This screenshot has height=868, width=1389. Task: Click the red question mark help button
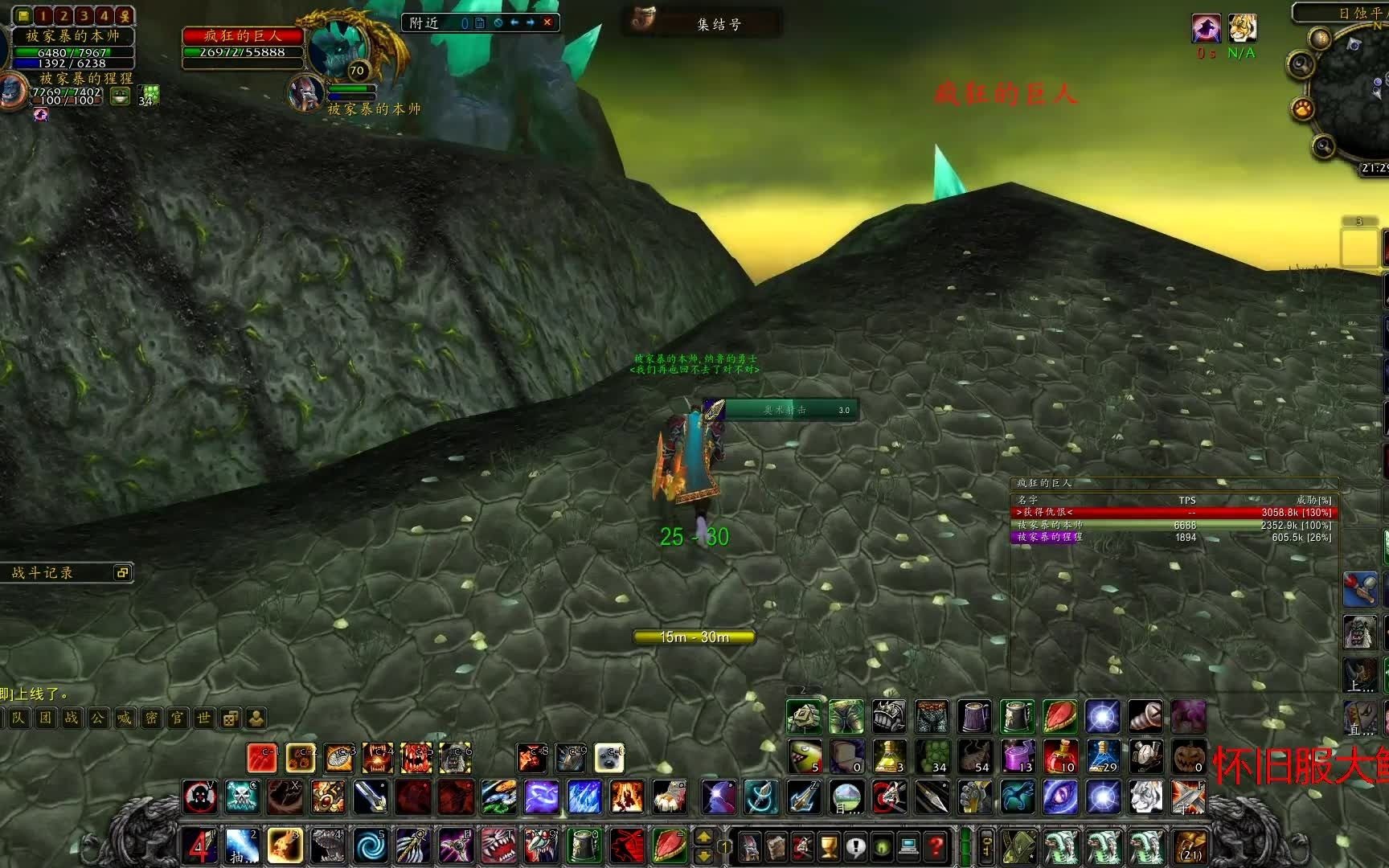(936, 846)
